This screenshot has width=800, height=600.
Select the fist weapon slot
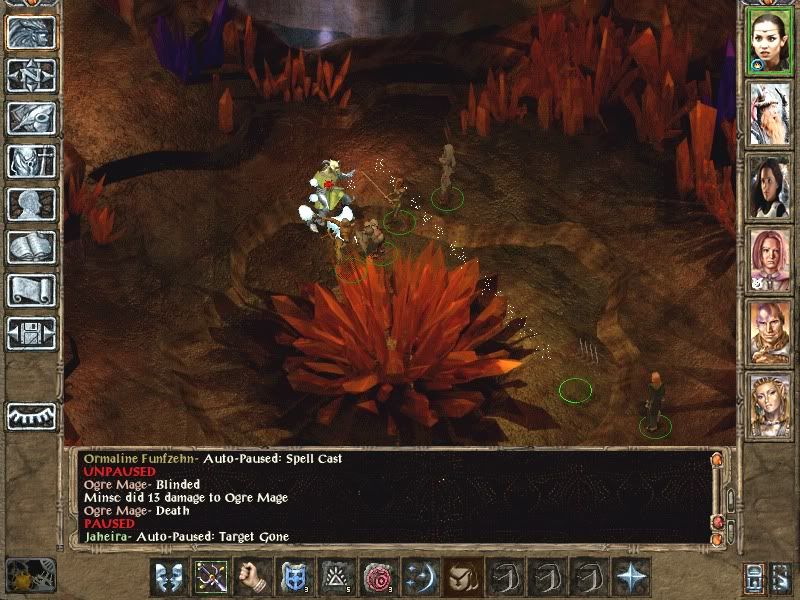click(253, 577)
